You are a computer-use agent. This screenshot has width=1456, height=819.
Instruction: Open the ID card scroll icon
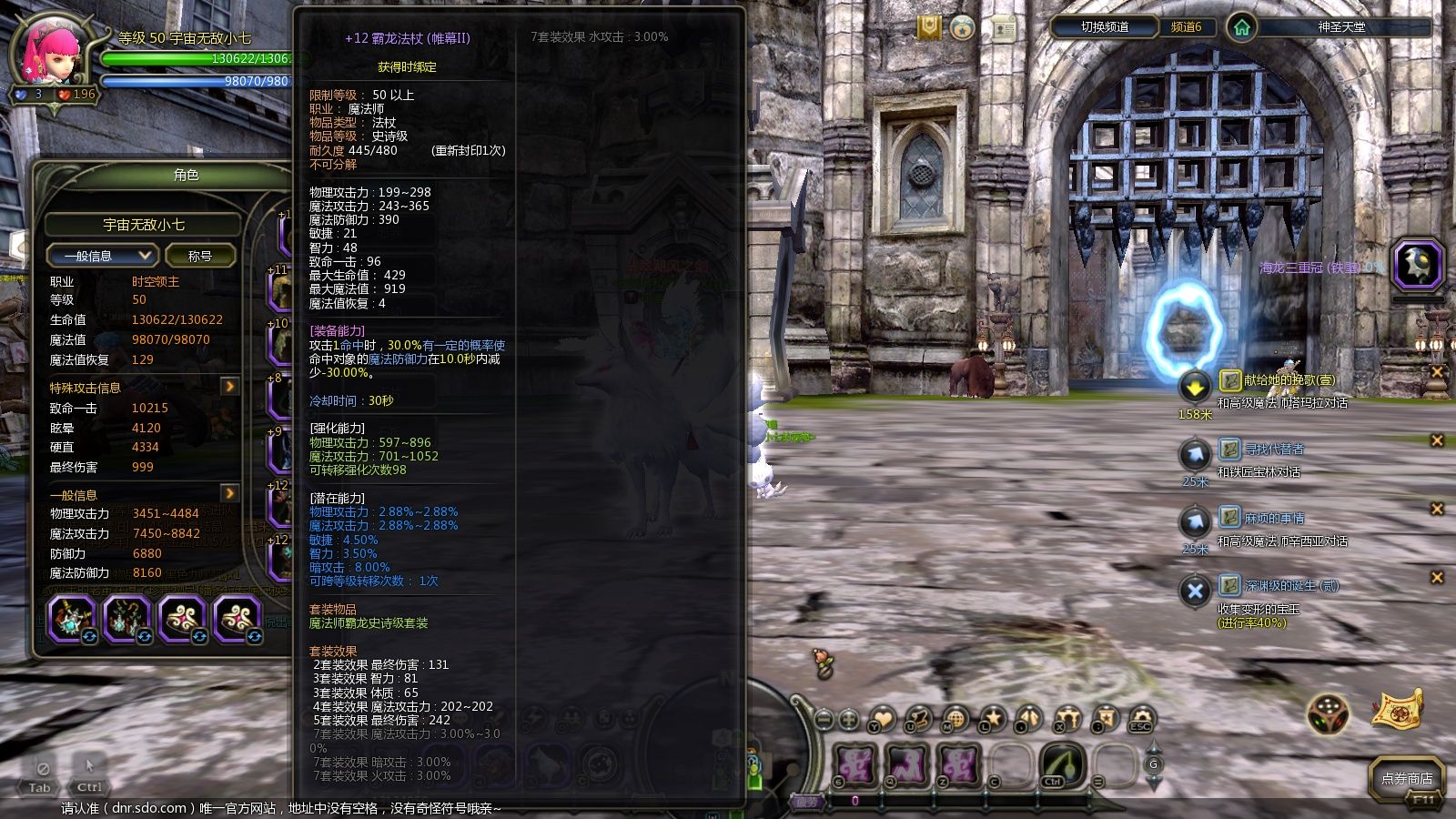point(1003,28)
